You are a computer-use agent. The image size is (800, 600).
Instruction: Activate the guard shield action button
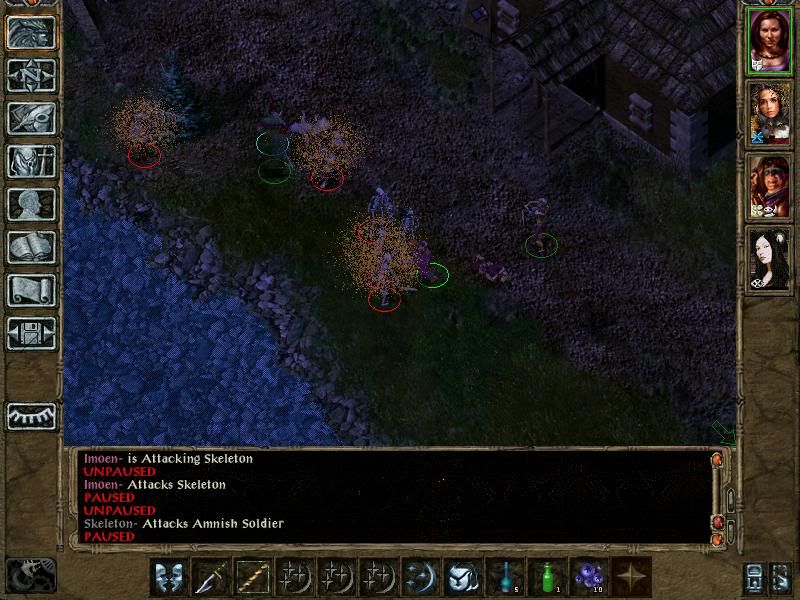169,577
